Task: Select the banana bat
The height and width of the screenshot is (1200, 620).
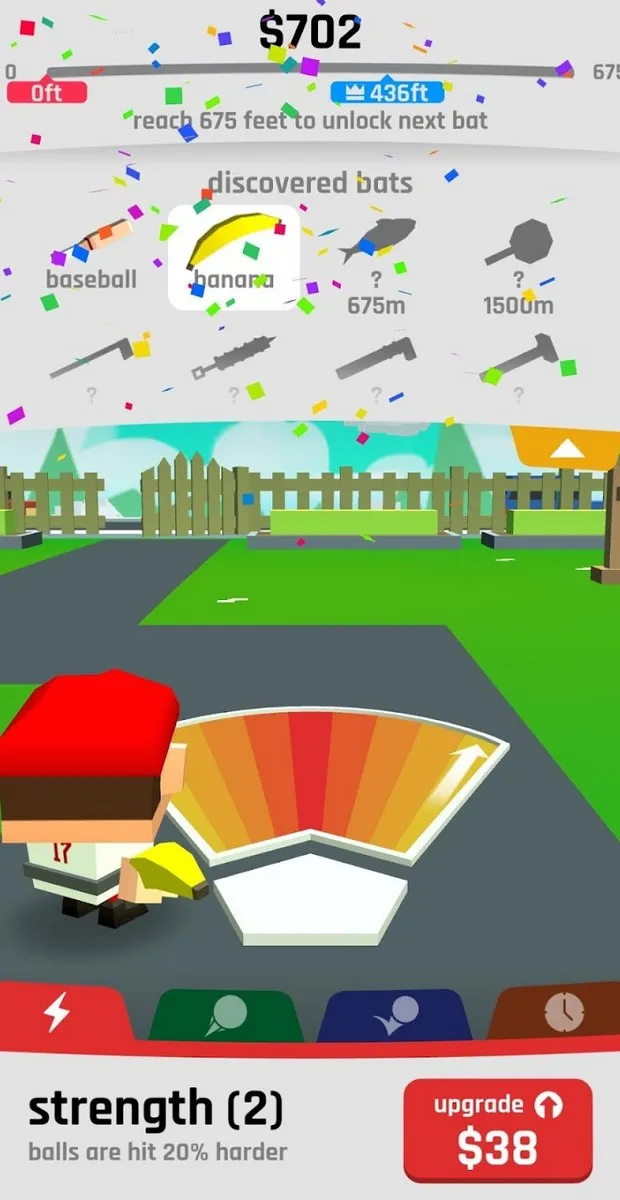Action: [x=233, y=256]
